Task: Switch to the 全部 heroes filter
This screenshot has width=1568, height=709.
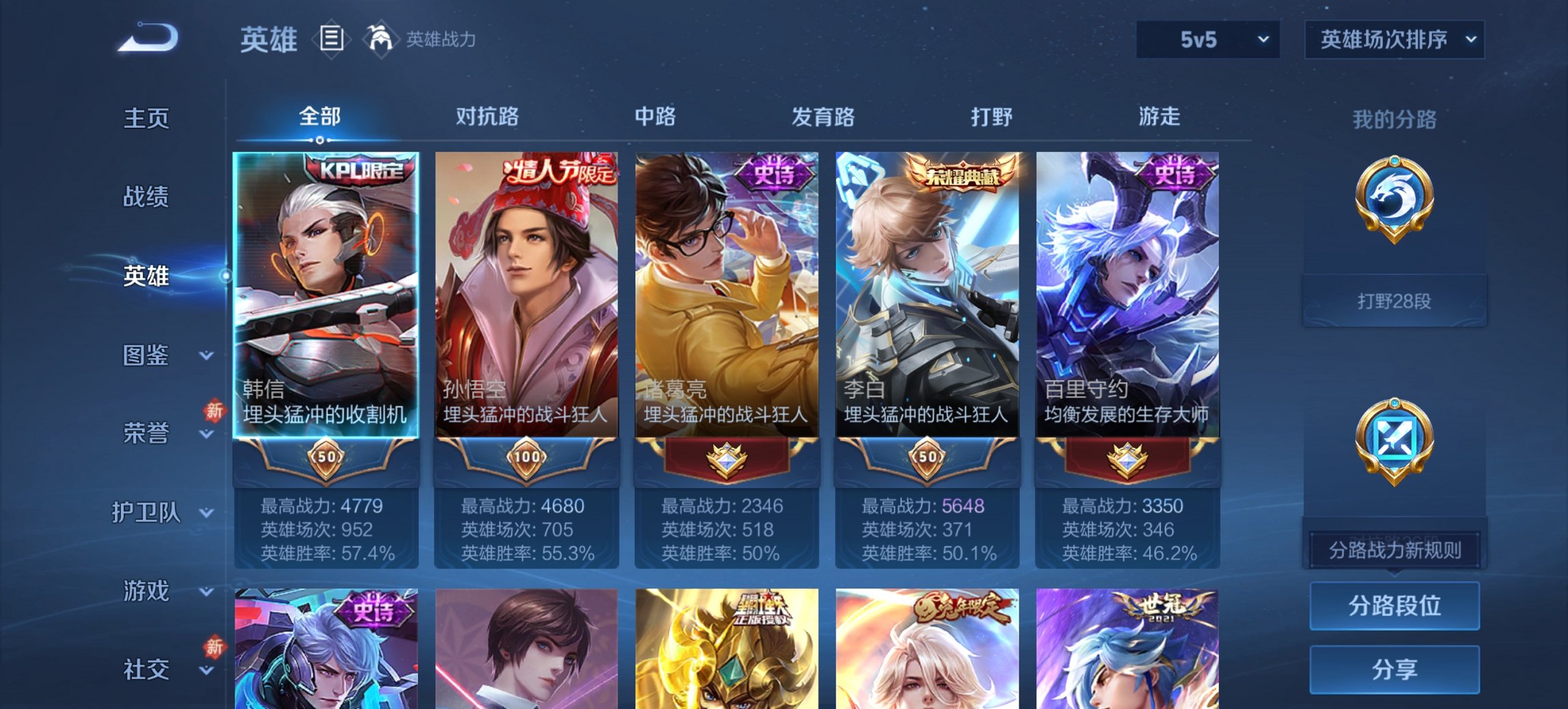Action: 320,117
